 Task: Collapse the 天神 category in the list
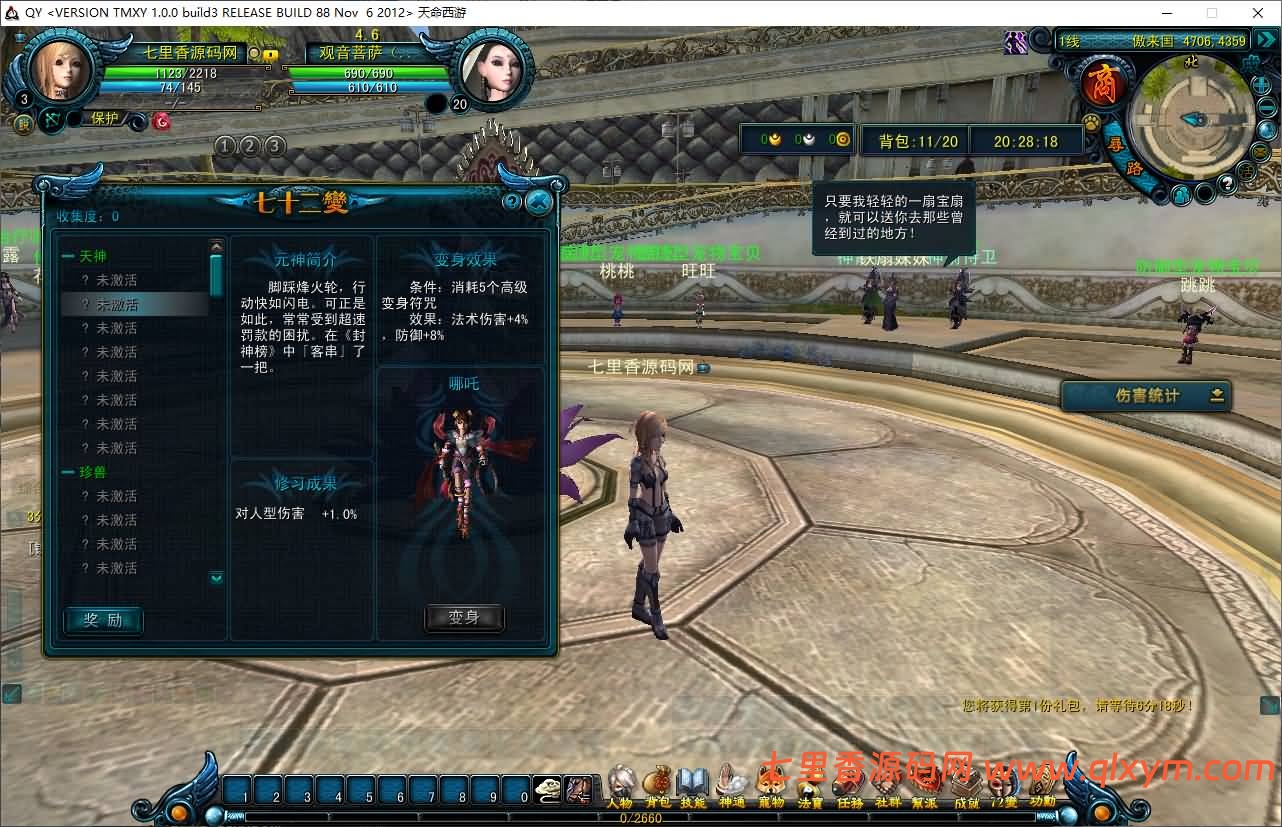coord(68,256)
